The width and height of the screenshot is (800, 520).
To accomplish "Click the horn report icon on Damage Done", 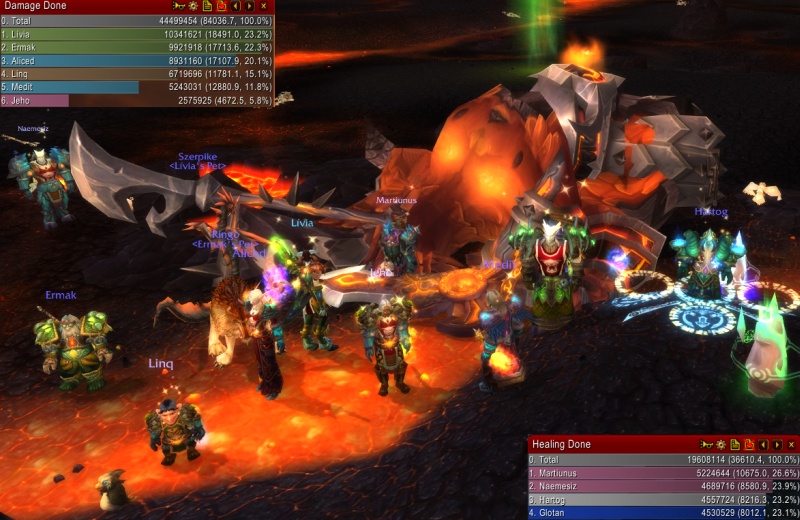I will [178, 6].
